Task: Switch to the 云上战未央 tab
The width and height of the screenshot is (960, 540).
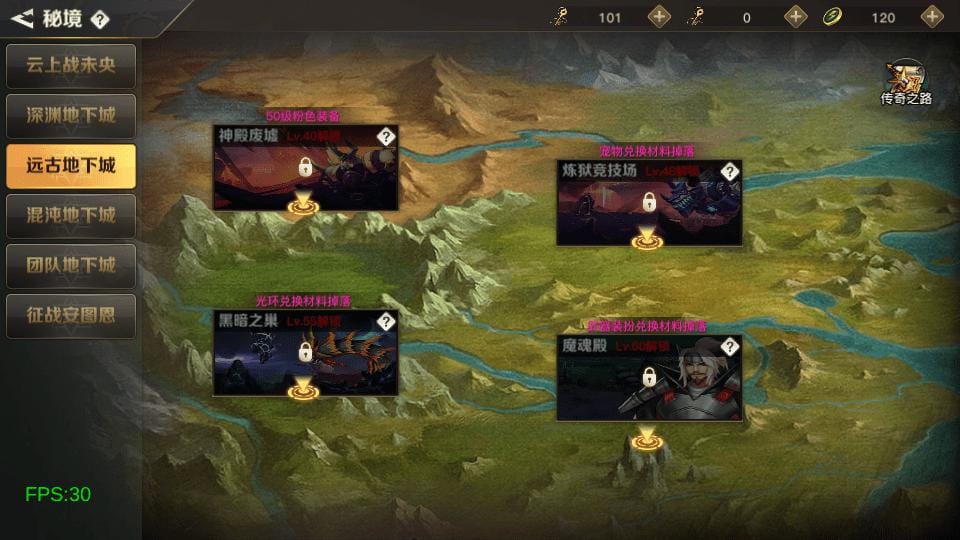Action: (x=71, y=66)
